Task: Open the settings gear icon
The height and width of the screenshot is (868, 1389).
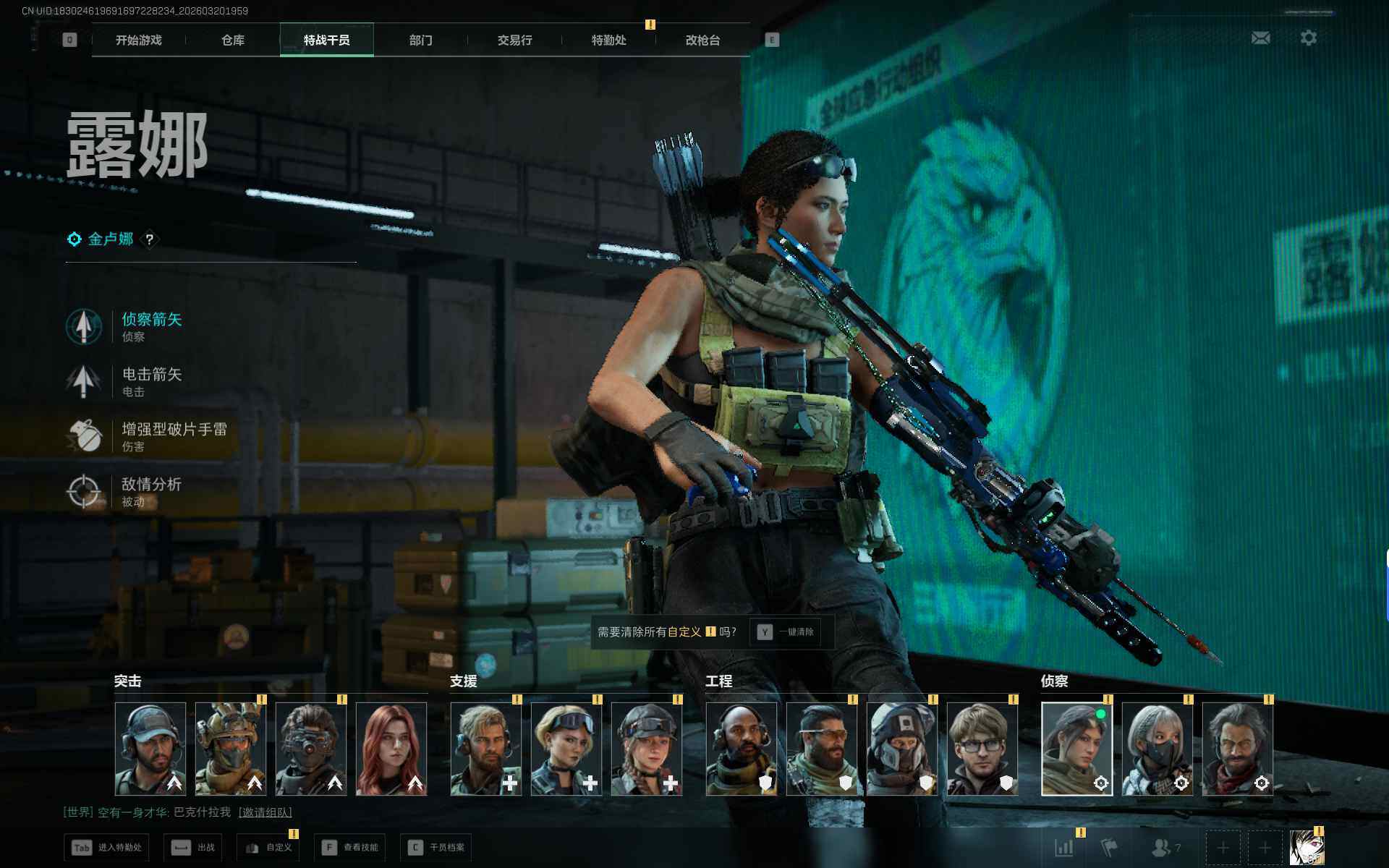Action: point(1308,38)
